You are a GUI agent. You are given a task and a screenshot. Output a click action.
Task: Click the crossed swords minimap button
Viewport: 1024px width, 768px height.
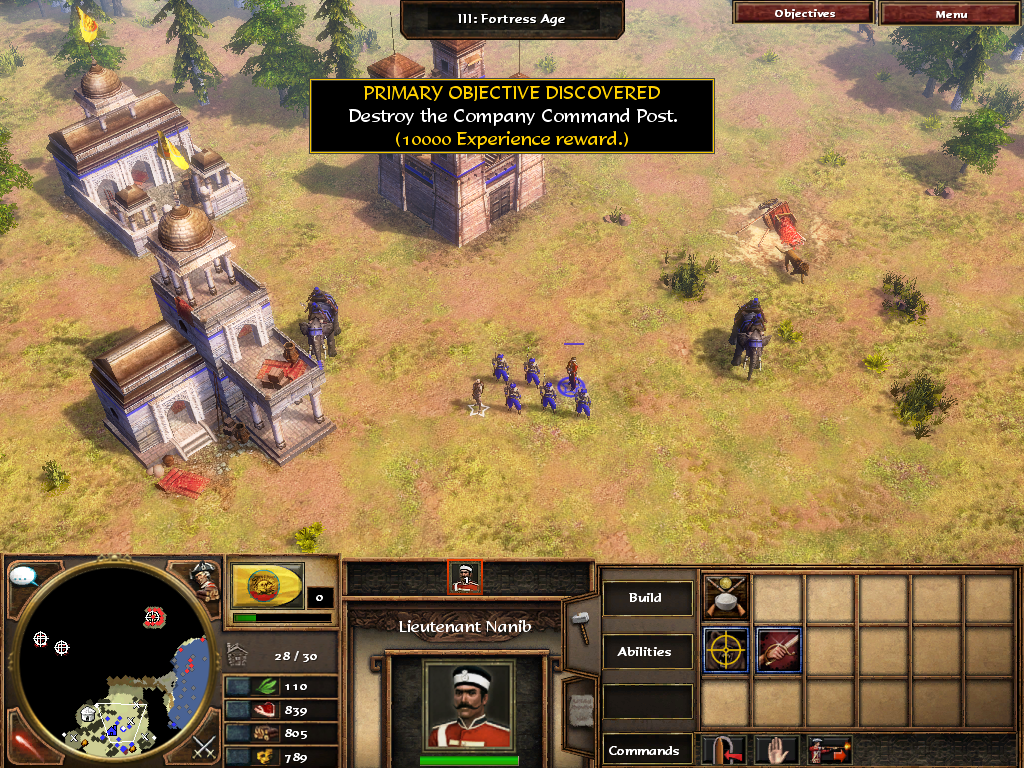203,746
